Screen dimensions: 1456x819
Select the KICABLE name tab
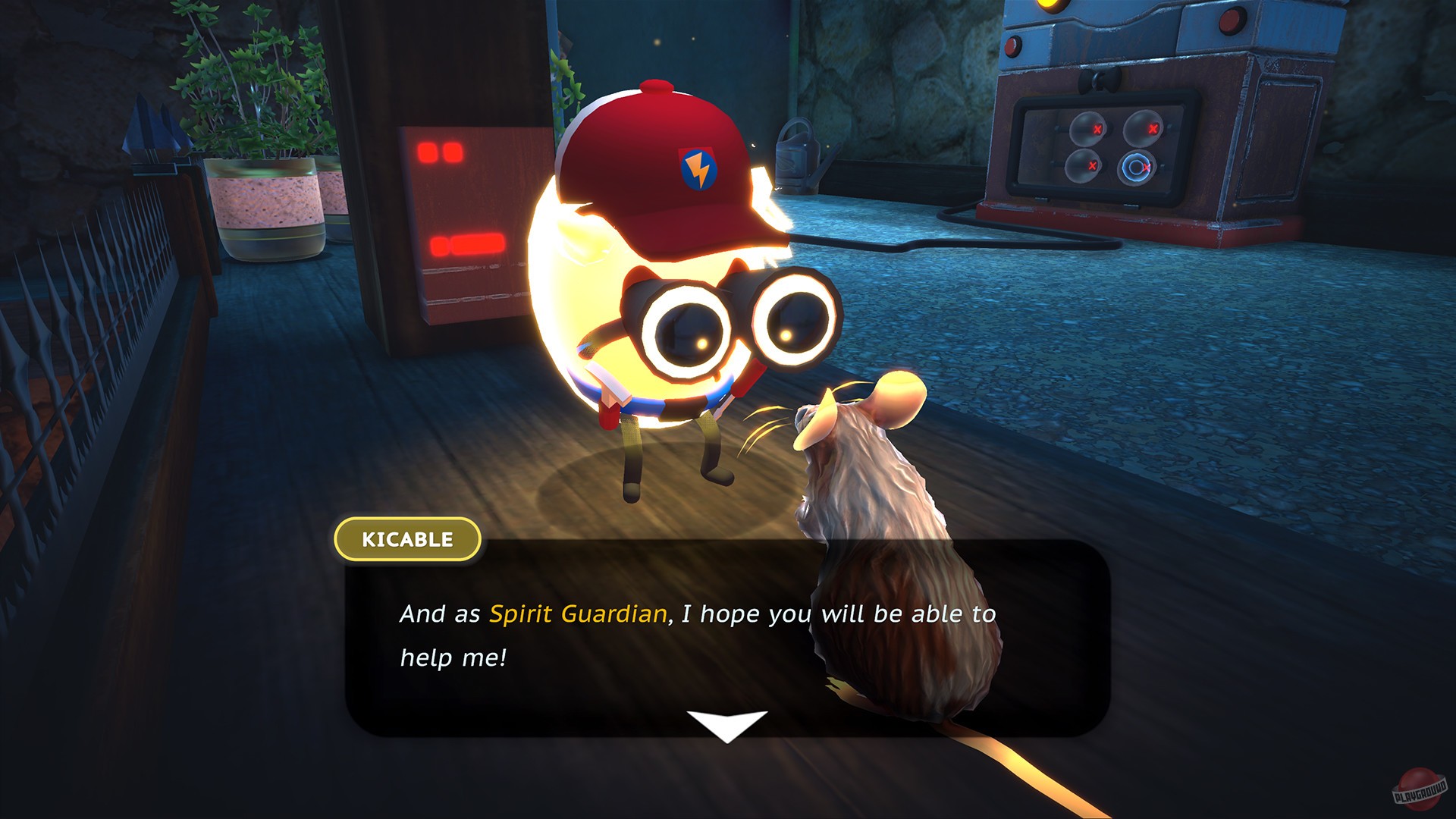click(407, 540)
